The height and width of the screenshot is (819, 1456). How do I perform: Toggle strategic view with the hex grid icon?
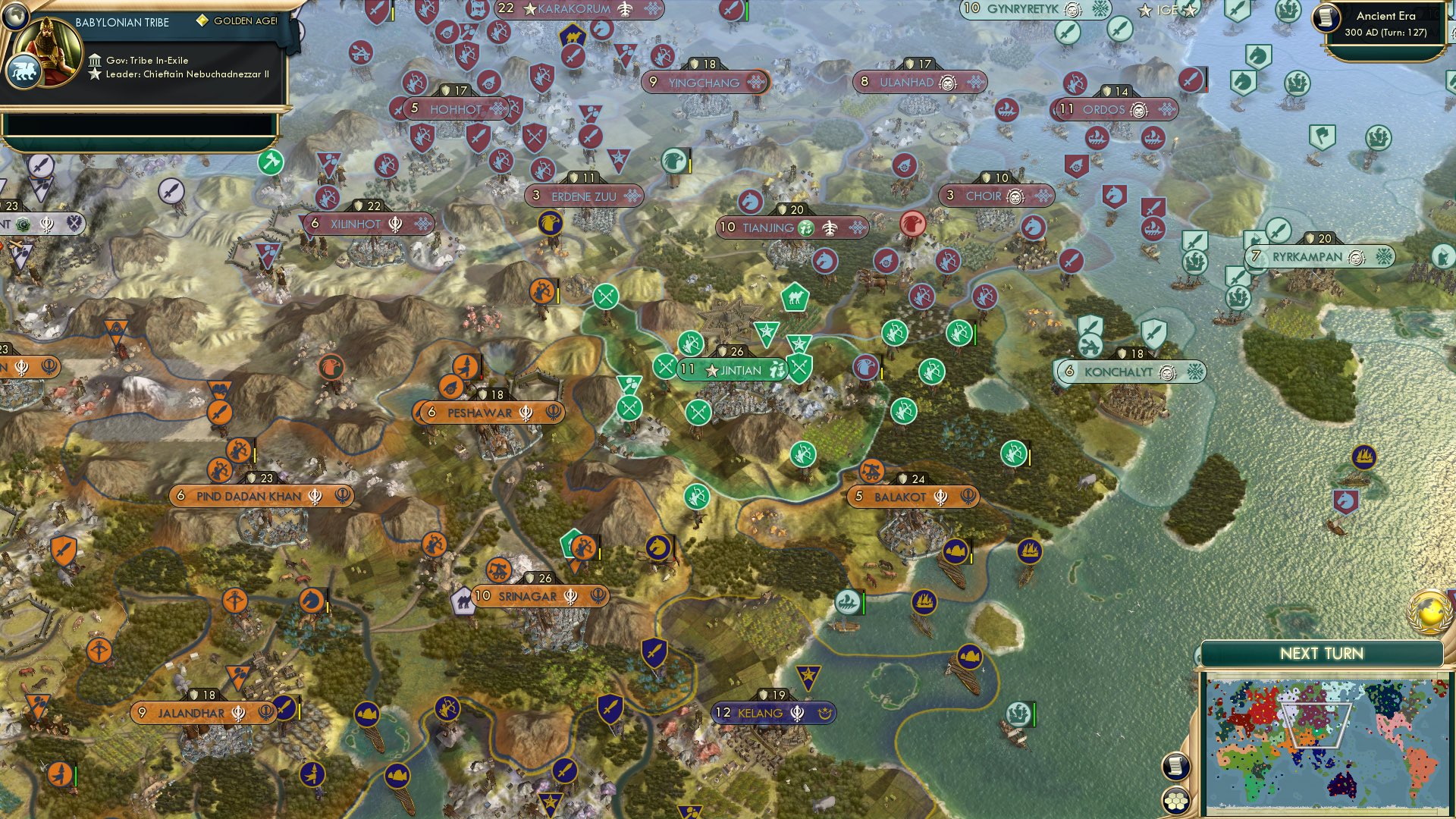coord(1175,801)
